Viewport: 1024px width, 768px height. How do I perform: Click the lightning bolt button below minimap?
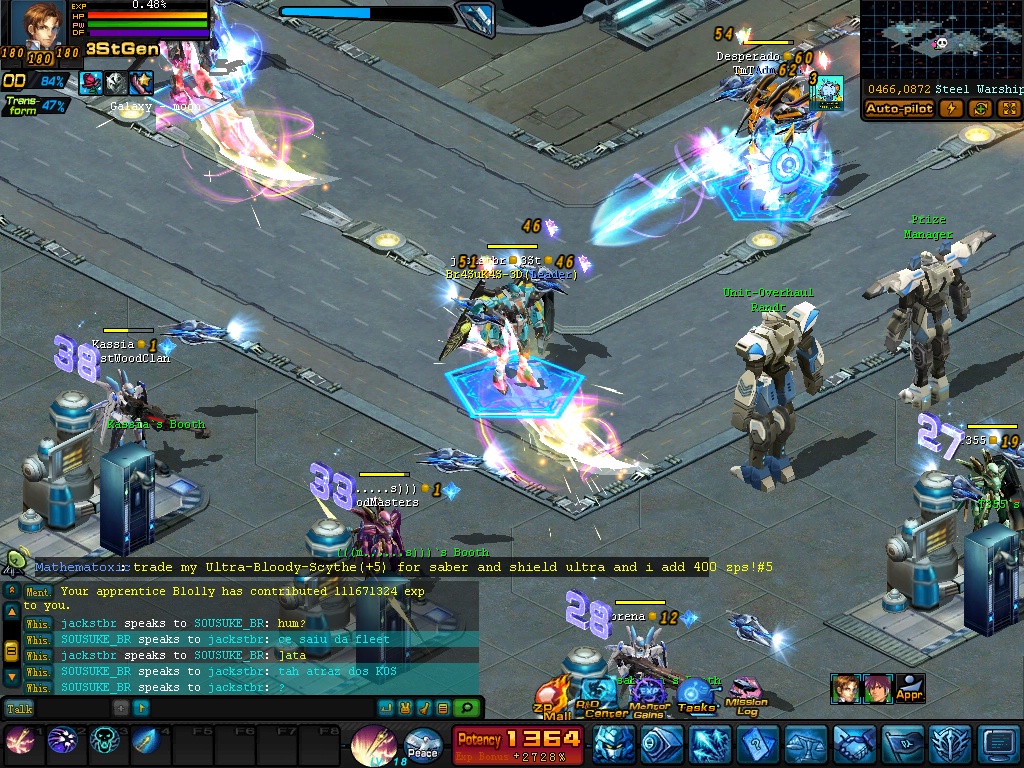point(952,109)
